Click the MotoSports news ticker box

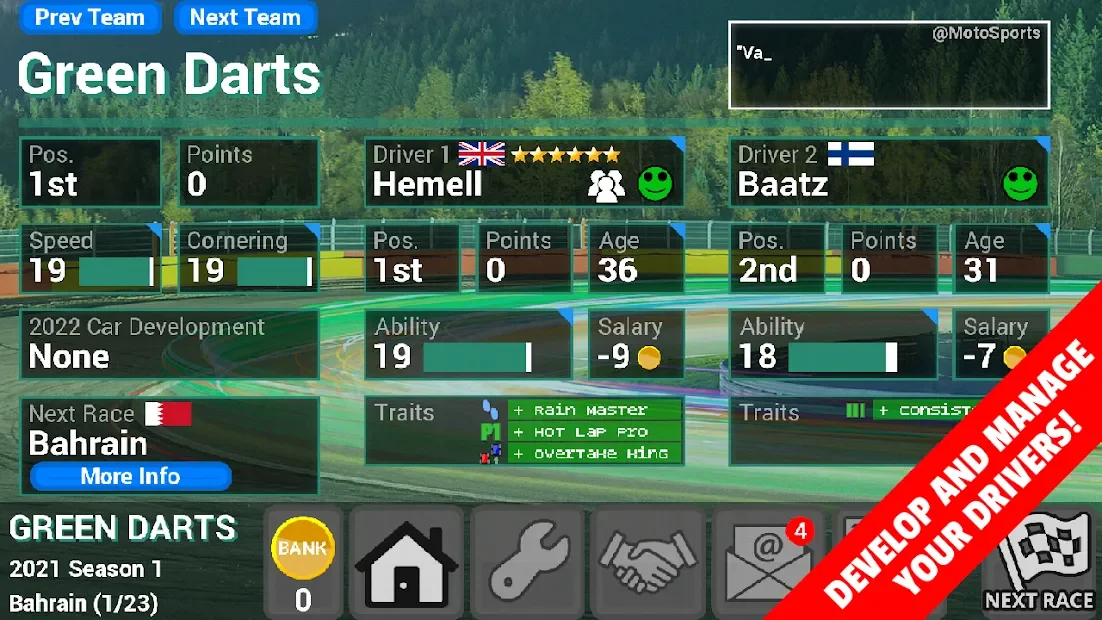(888, 65)
